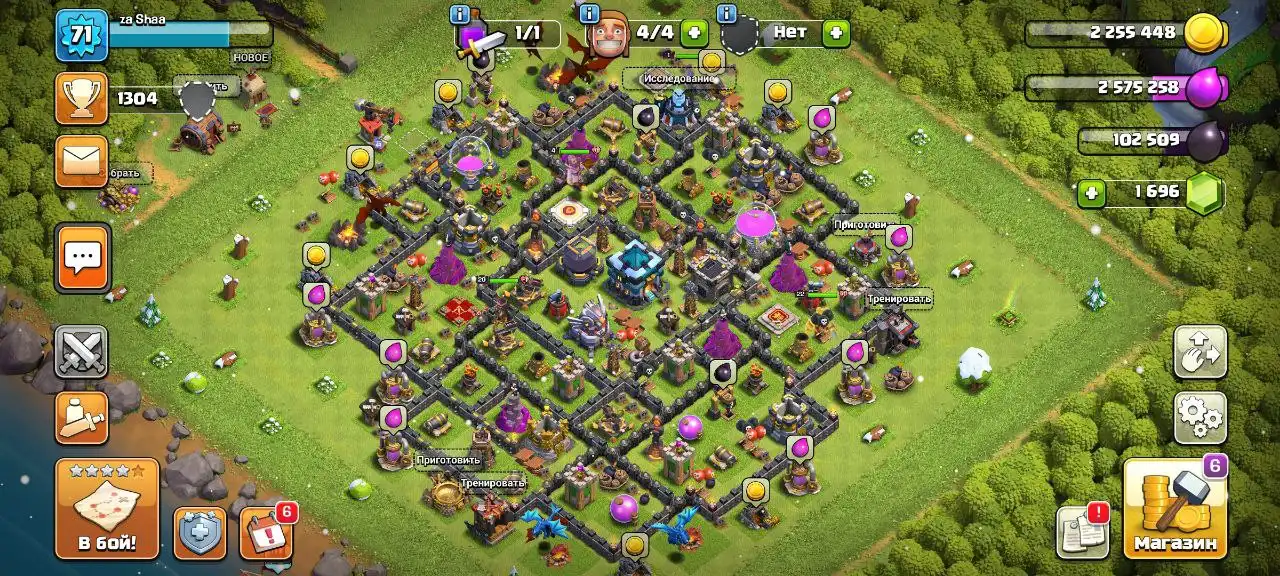Screen dimensions: 1280x576
Task: Open the hand and arrows button
Action: (1199, 352)
